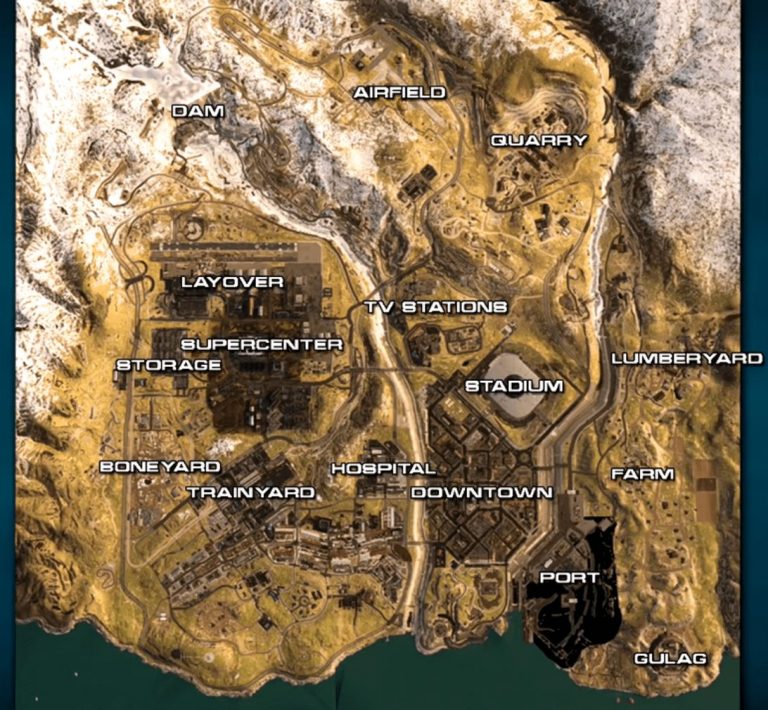This screenshot has height=710, width=768.
Task: Choose the QUARRY location on the map
Action: pos(538,141)
